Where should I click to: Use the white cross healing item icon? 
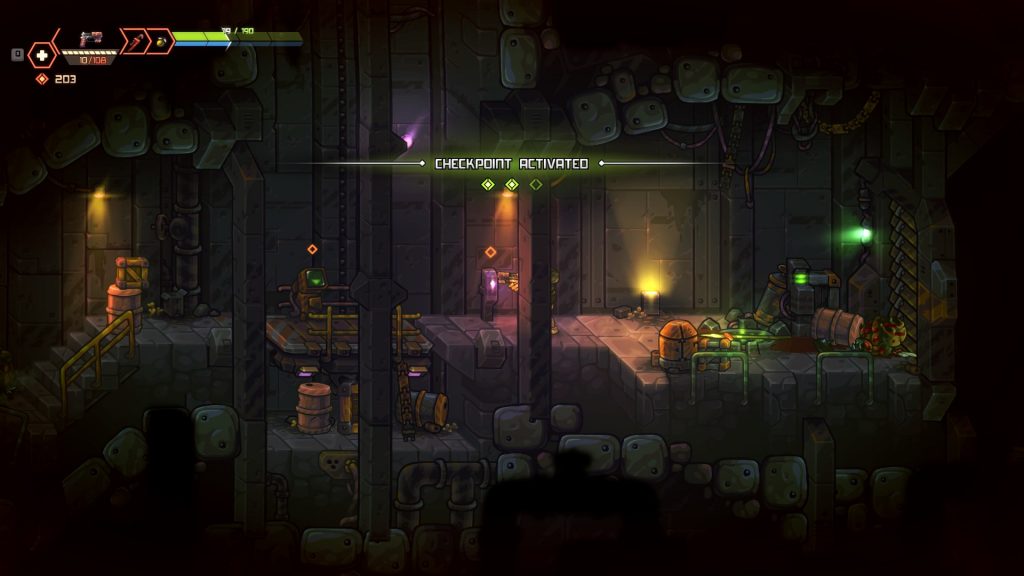click(42, 55)
